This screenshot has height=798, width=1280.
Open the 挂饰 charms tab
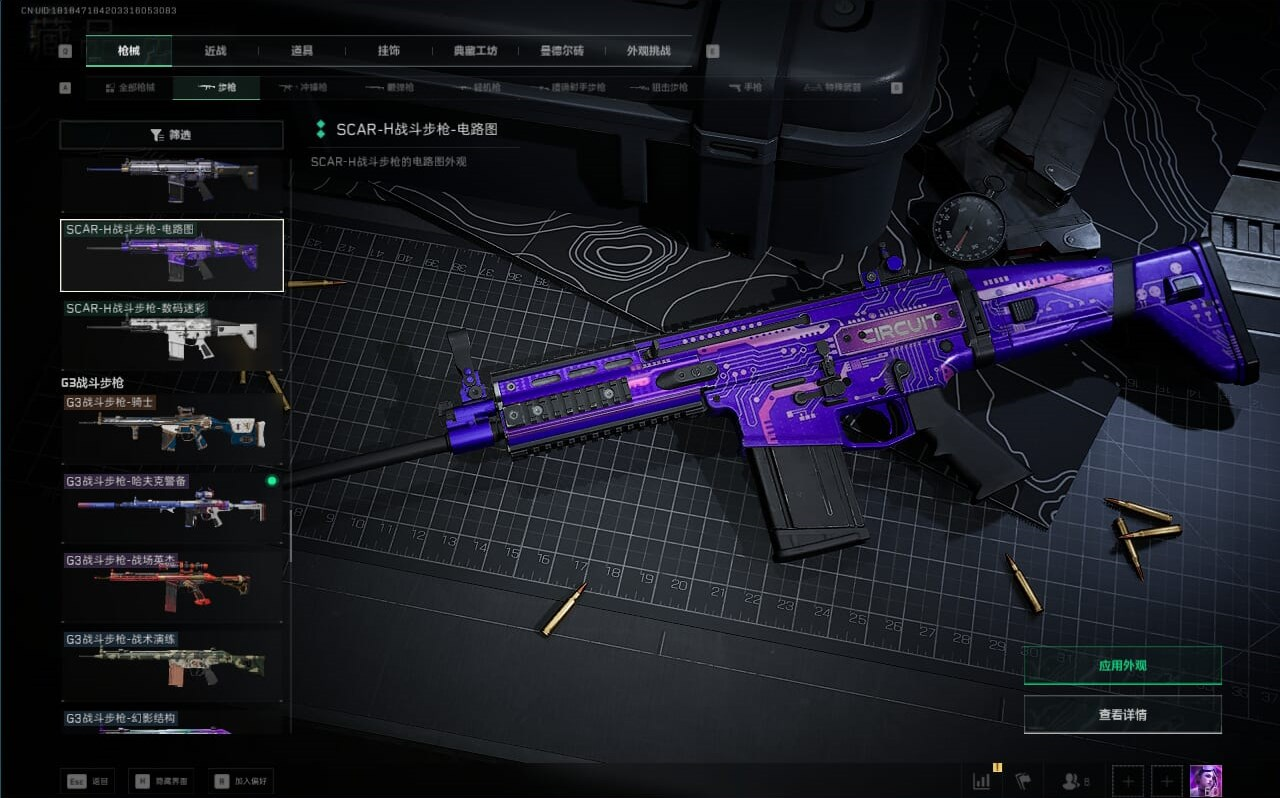coord(389,51)
